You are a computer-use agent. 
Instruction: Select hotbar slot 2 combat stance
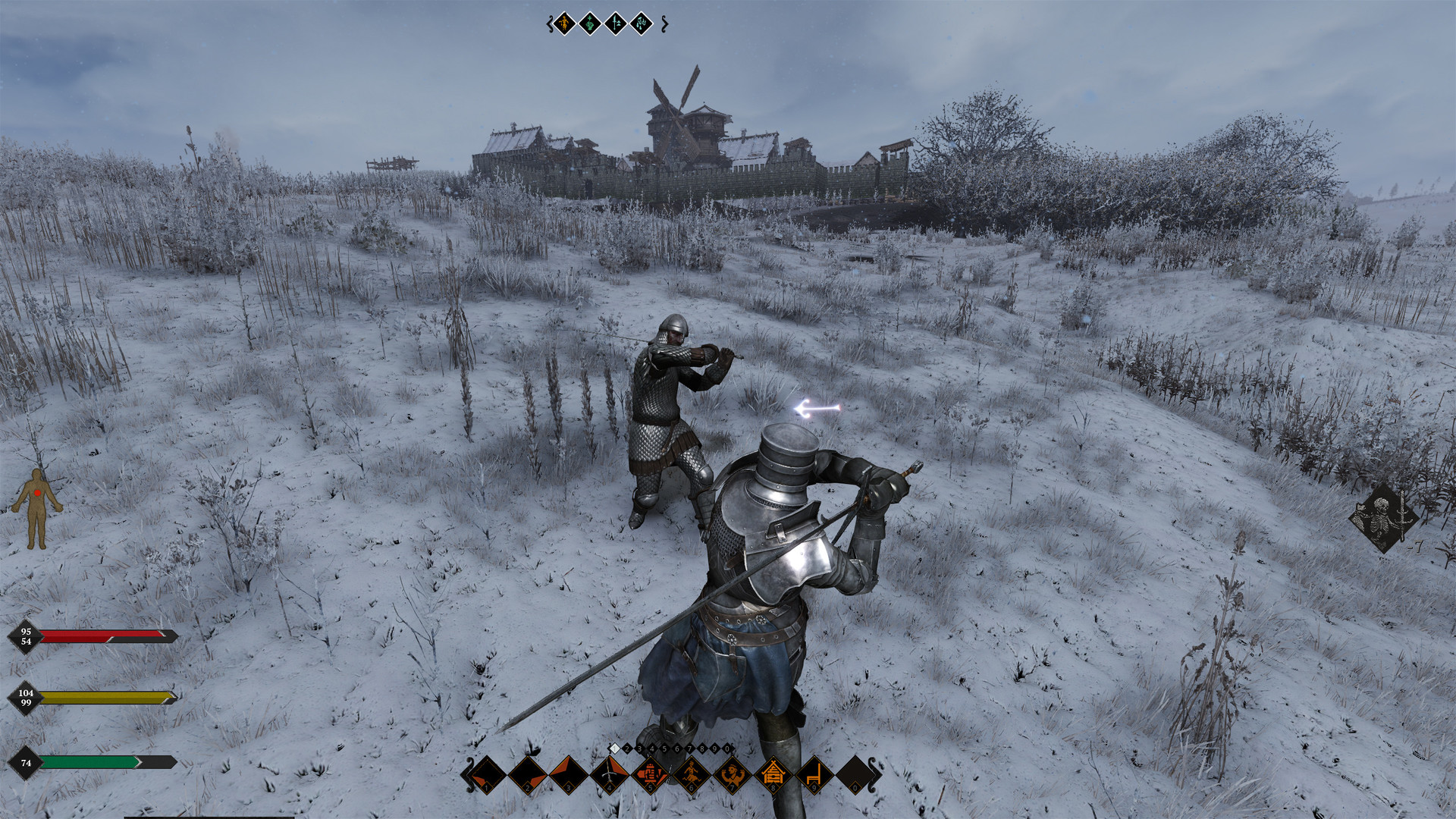[x=529, y=774]
